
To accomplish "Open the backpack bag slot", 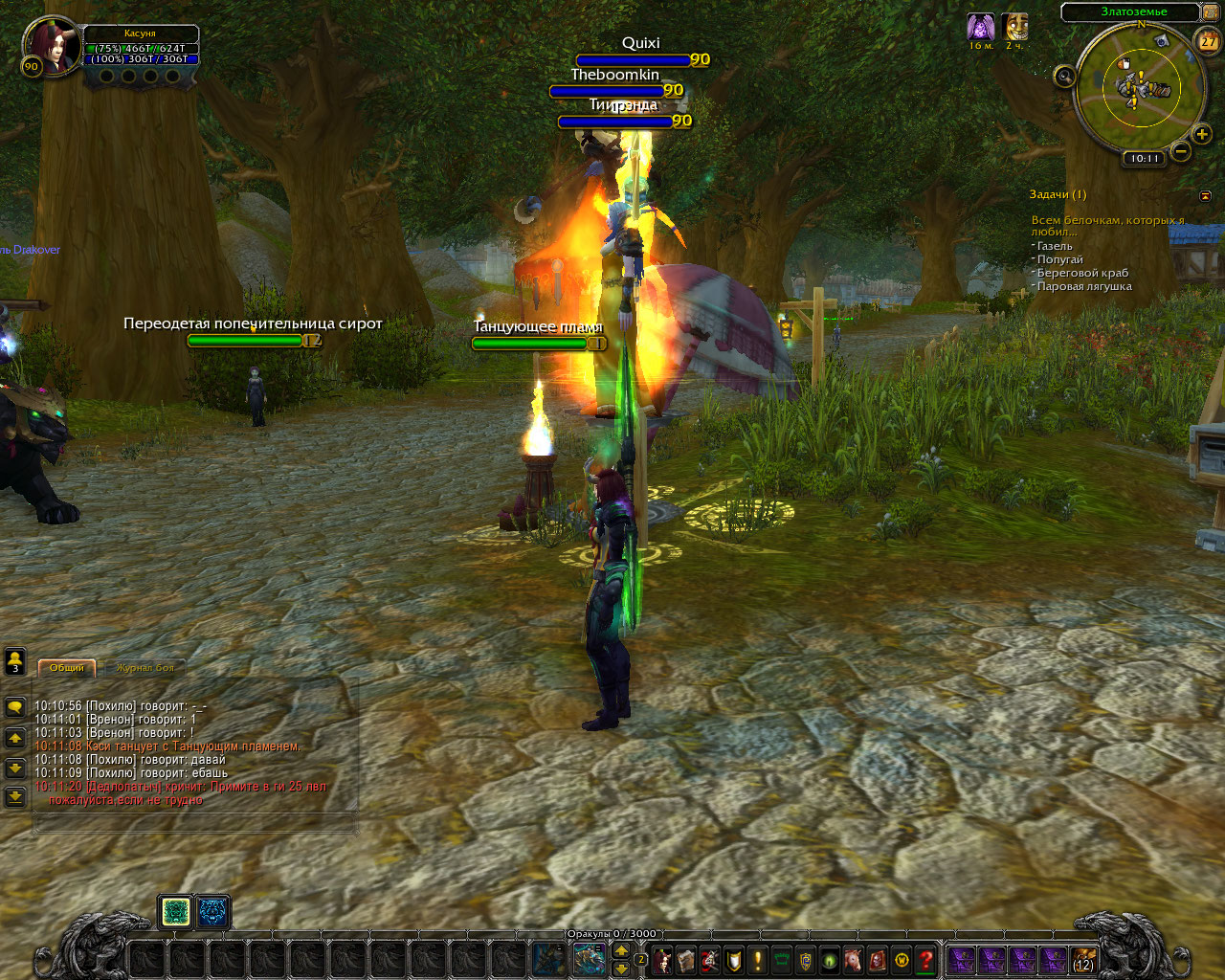I will (1083, 960).
